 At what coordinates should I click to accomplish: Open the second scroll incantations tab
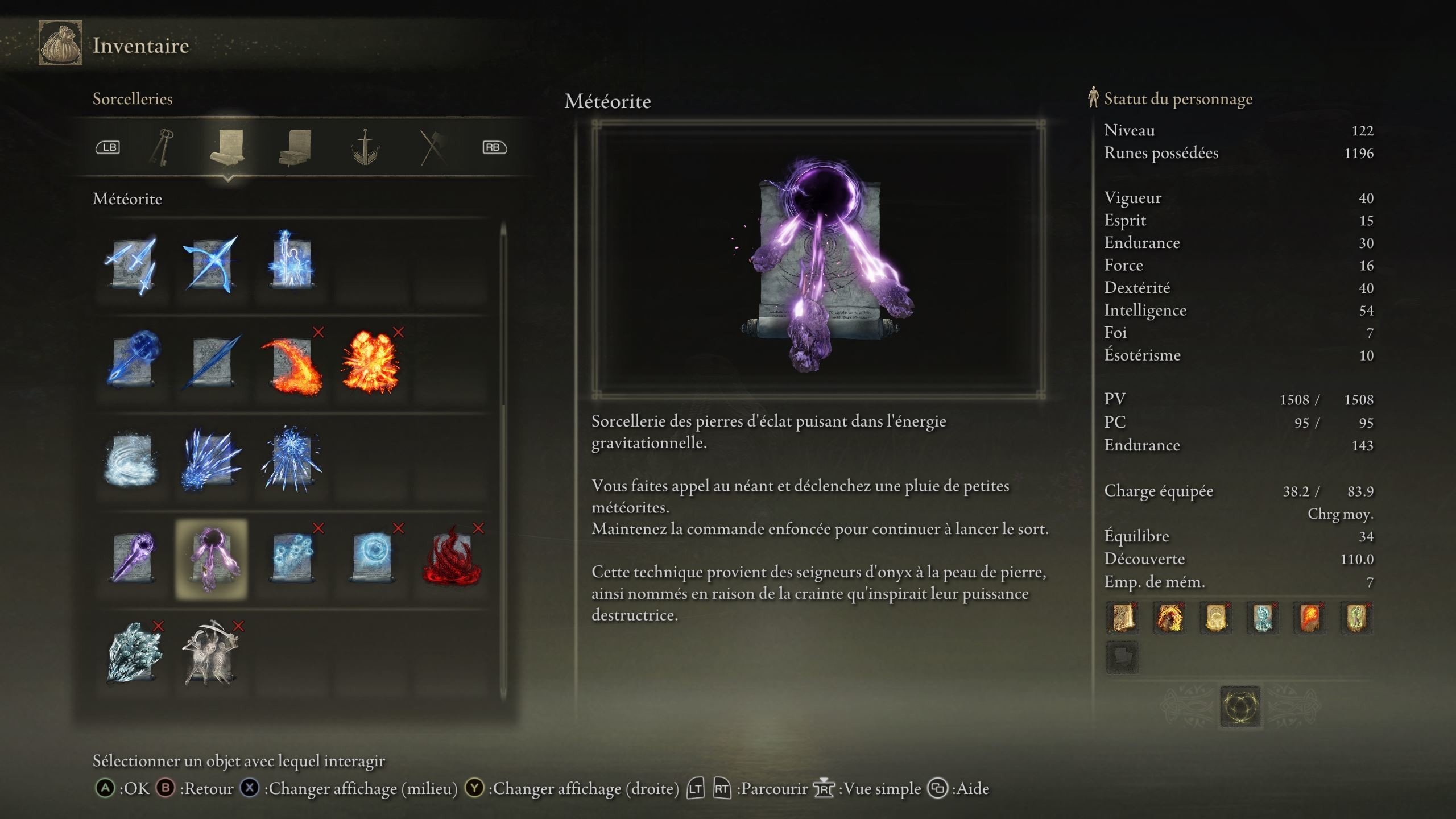pos(296,148)
